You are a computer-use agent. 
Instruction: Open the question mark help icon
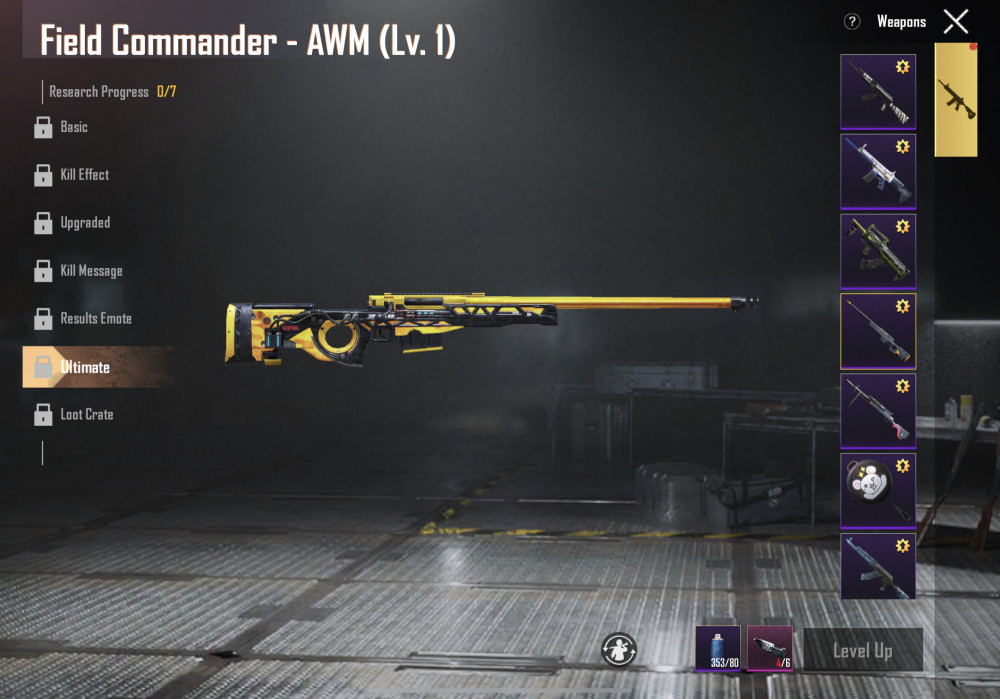click(x=852, y=21)
